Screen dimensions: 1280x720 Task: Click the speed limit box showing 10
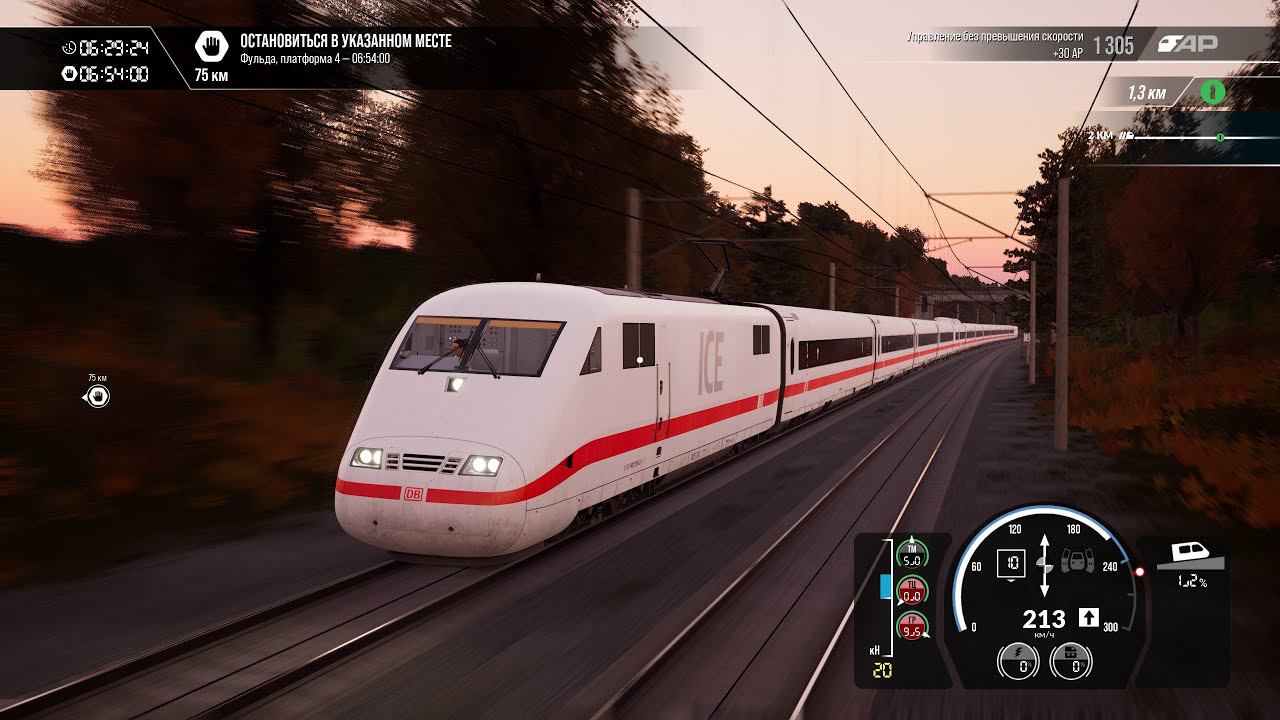(1012, 564)
